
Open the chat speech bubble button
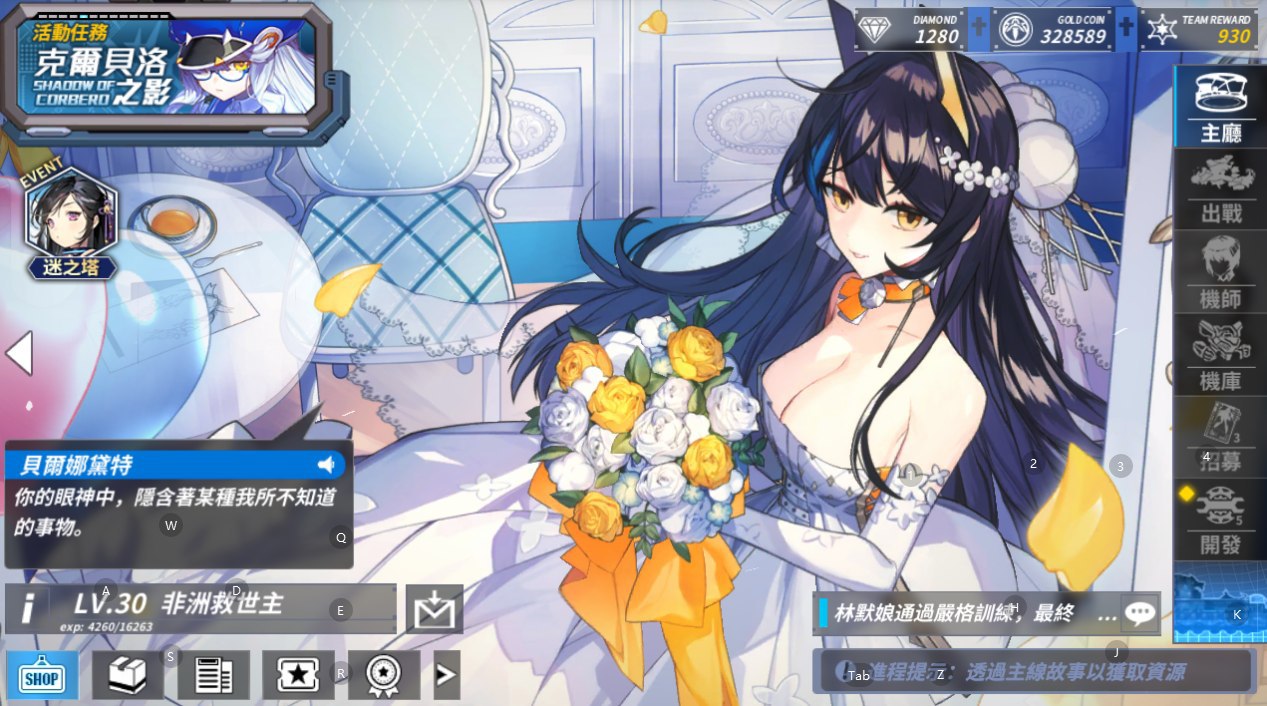1140,613
